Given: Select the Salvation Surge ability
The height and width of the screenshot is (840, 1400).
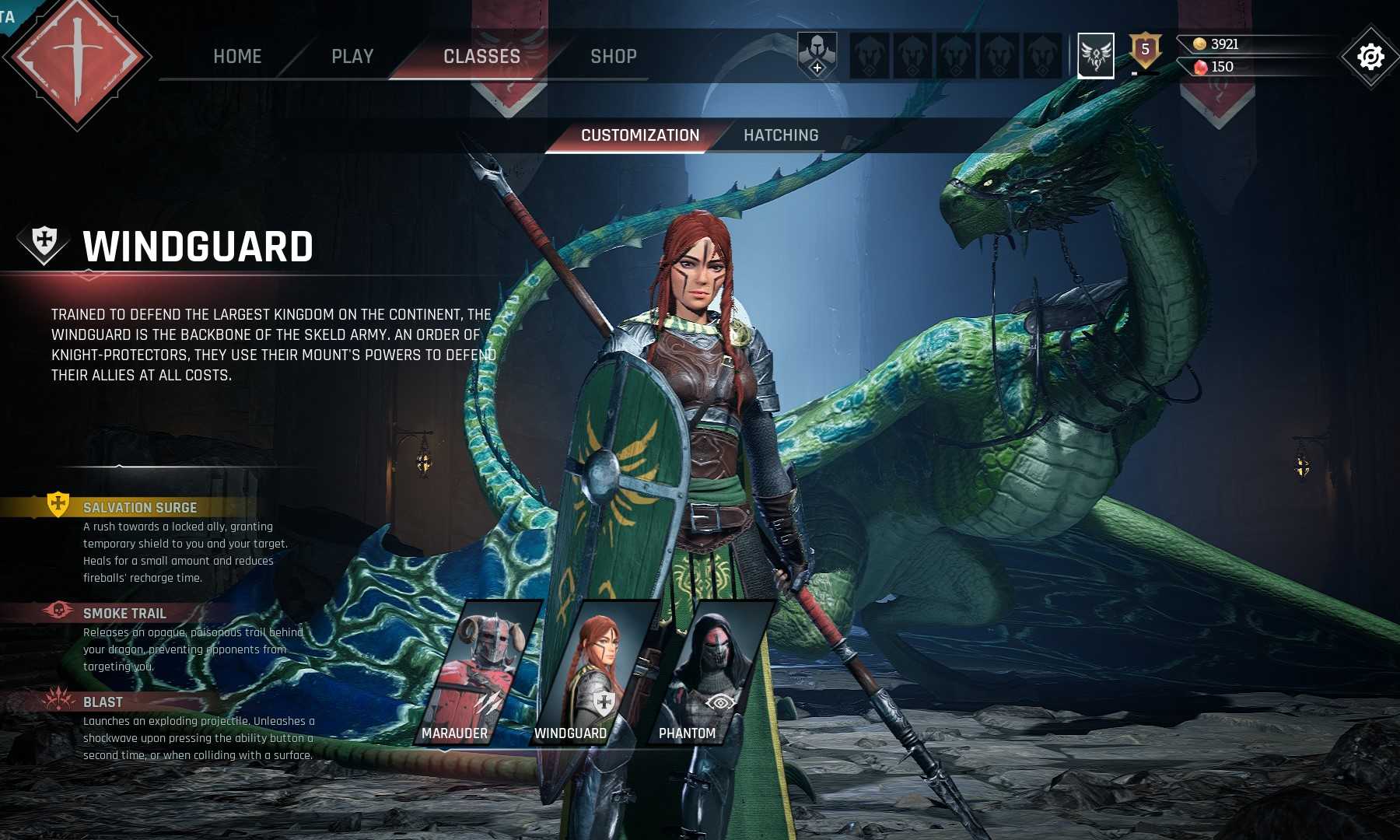Looking at the screenshot, I should click(x=140, y=508).
